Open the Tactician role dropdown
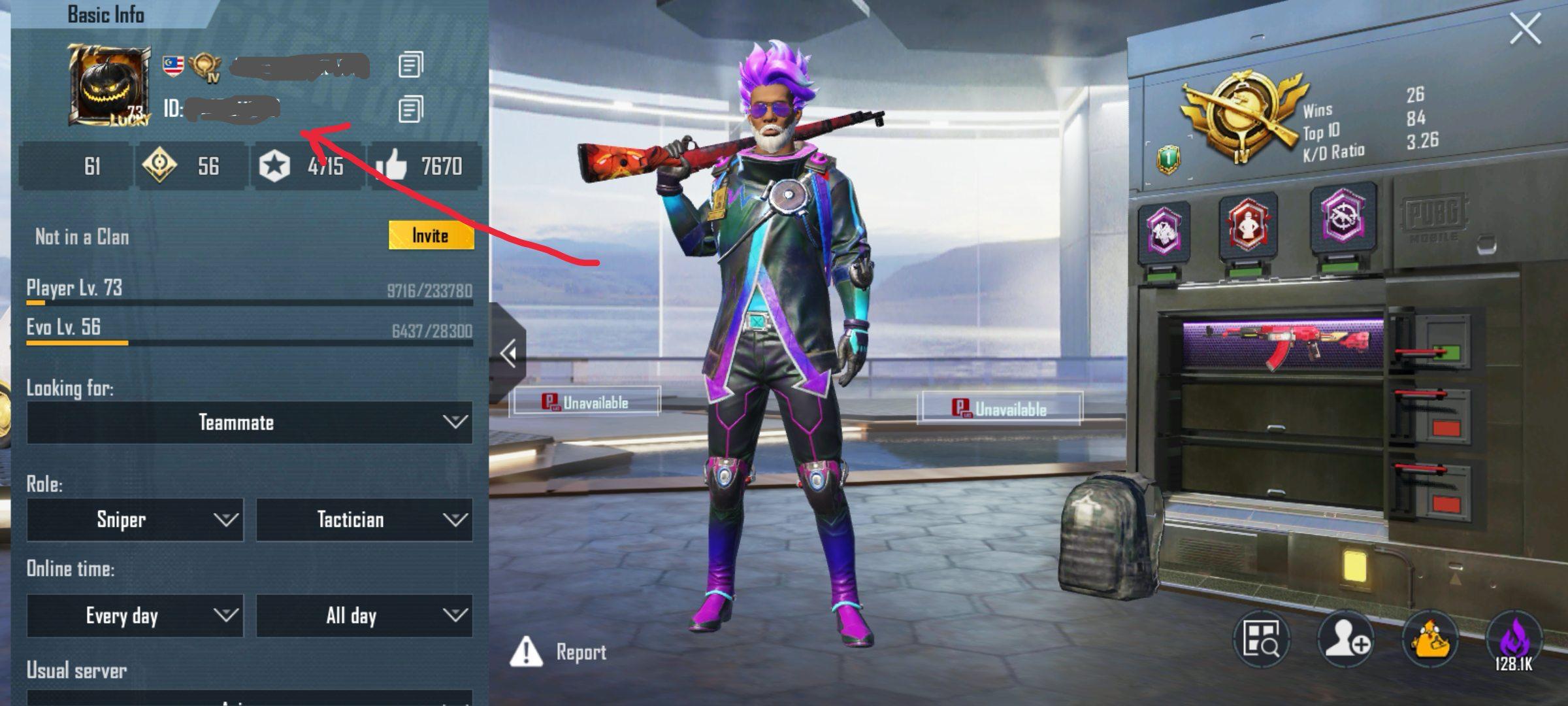The image size is (1568, 706). (x=364, y=520)
